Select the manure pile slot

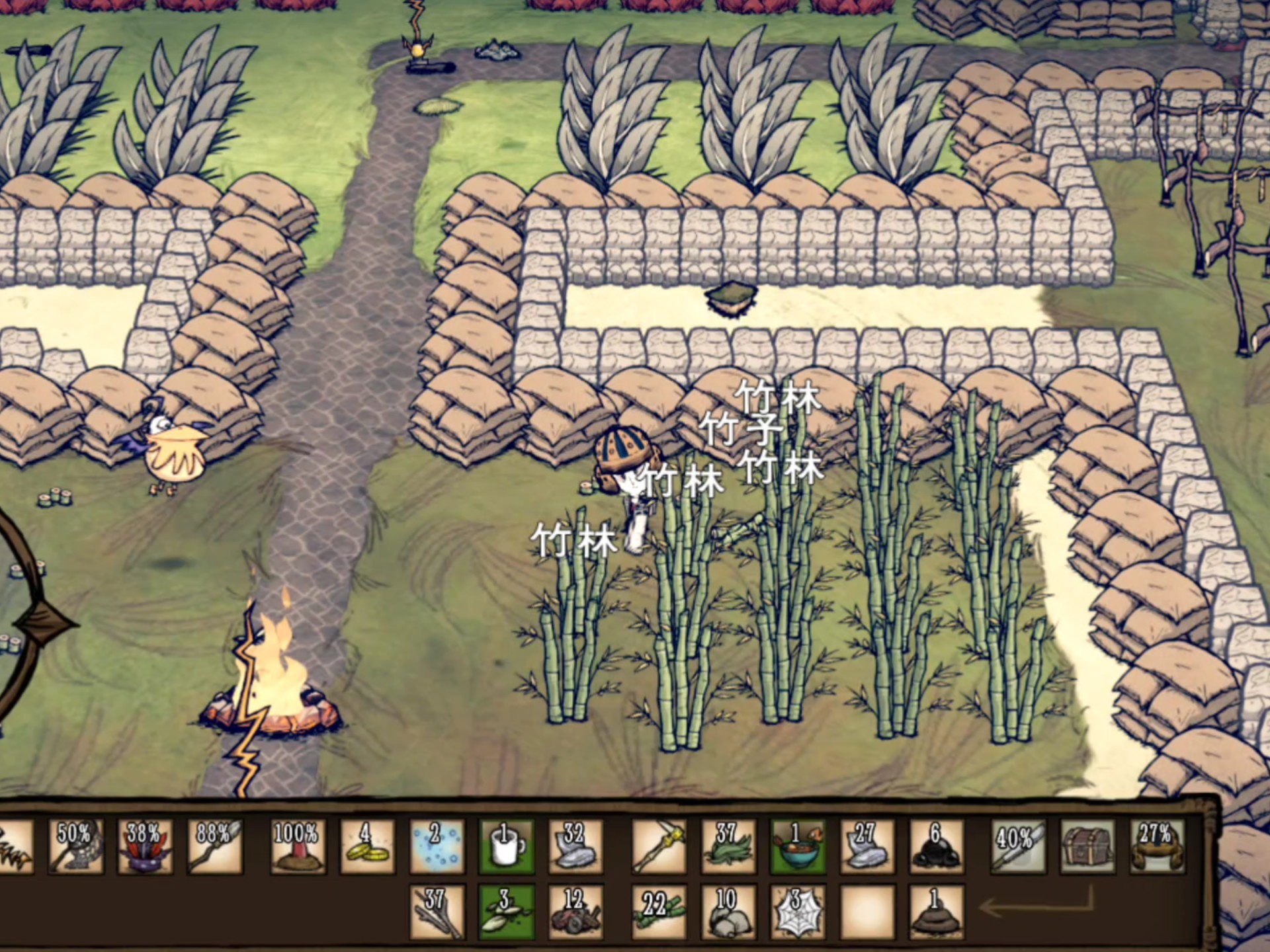point(936,912)
